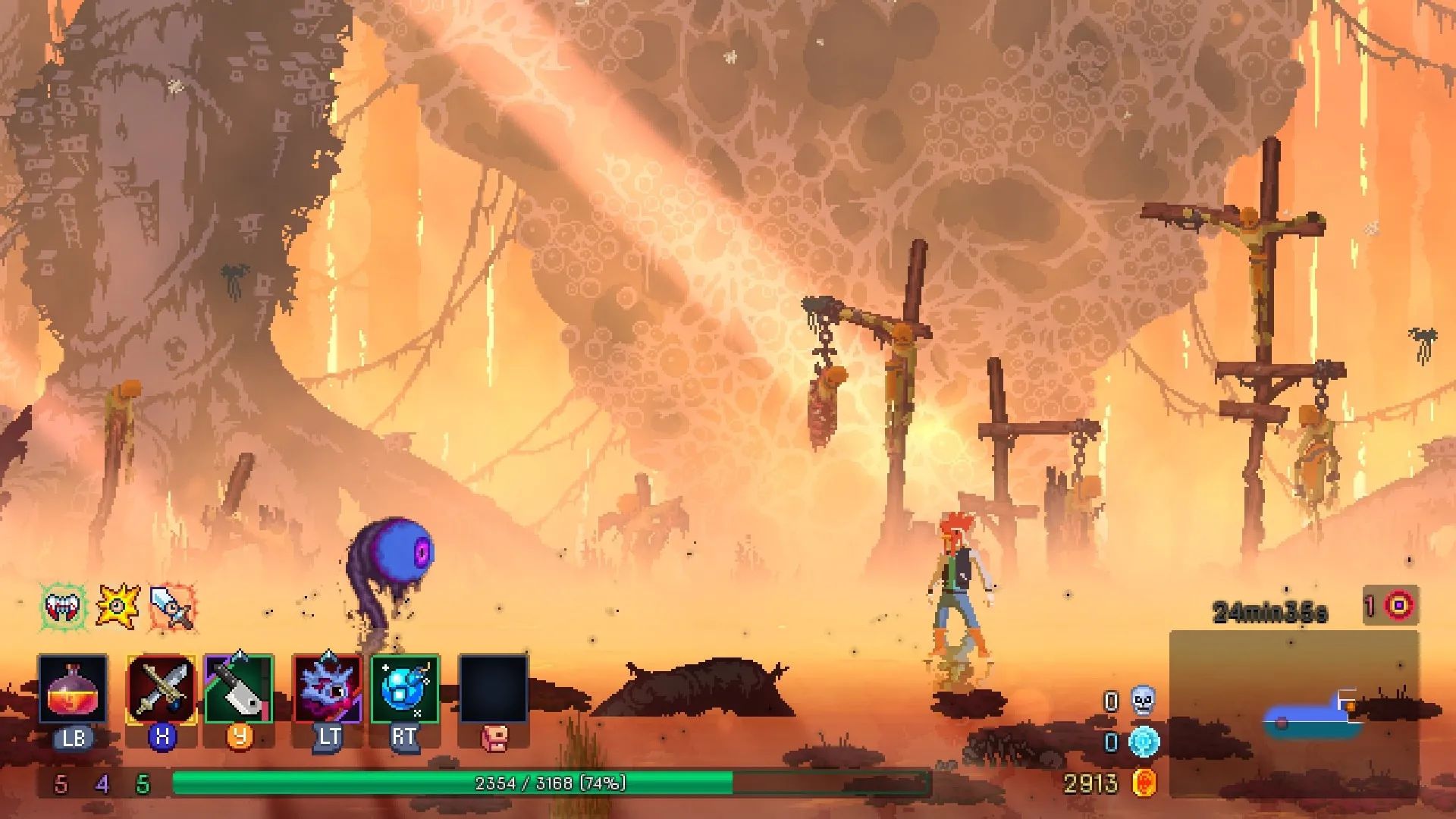1456x819 pixels.
Task: Inspect the yellow starburst eye mutation icon
Action: click(118, 606)
